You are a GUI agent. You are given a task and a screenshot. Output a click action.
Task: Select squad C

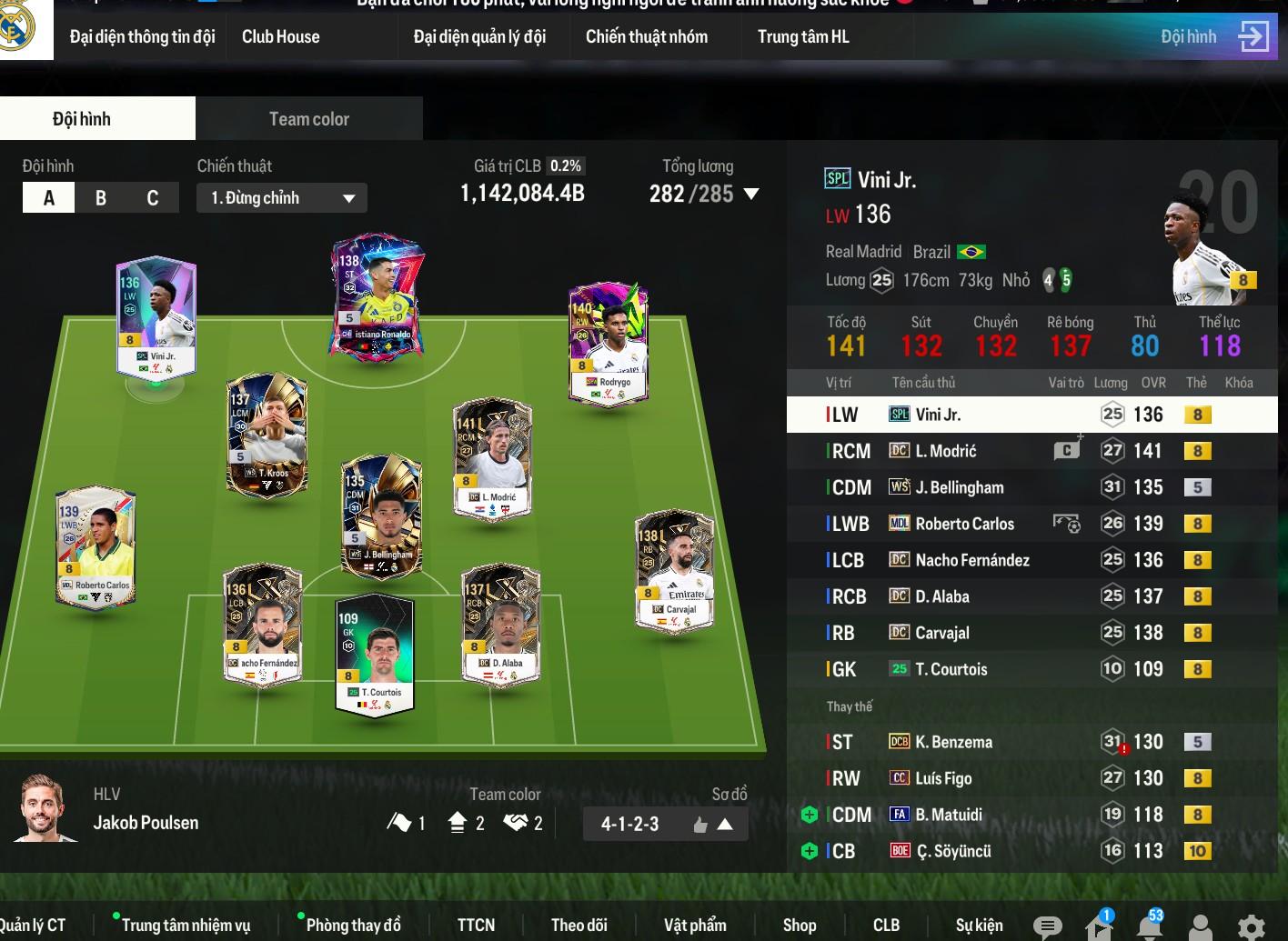pyautogui.click(x=152, y=198)
